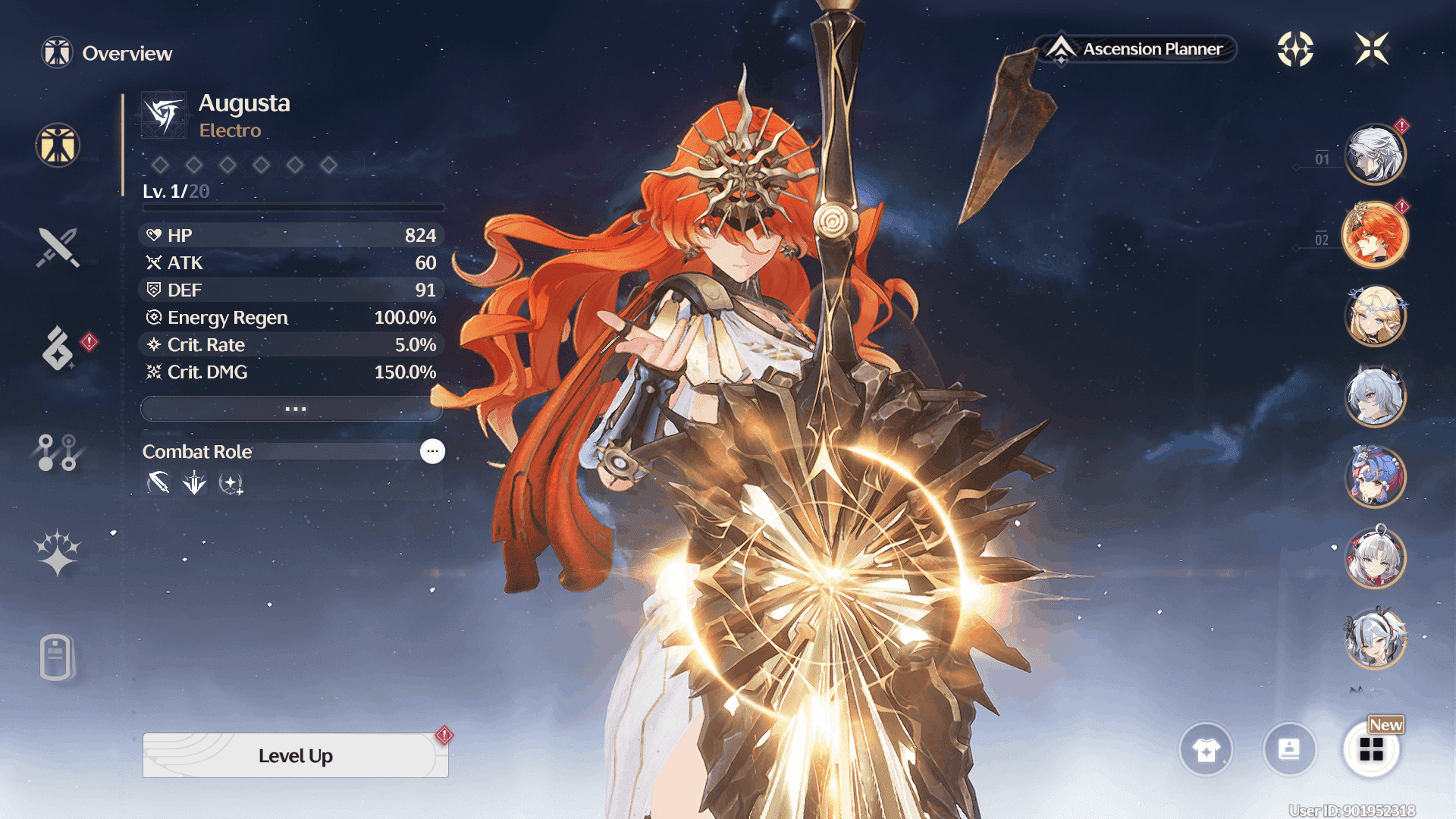1456x819 pixels.
Task: Select Augusta's orange-haired portrait
Action: pyautogui.click(x=1375, y=235)
